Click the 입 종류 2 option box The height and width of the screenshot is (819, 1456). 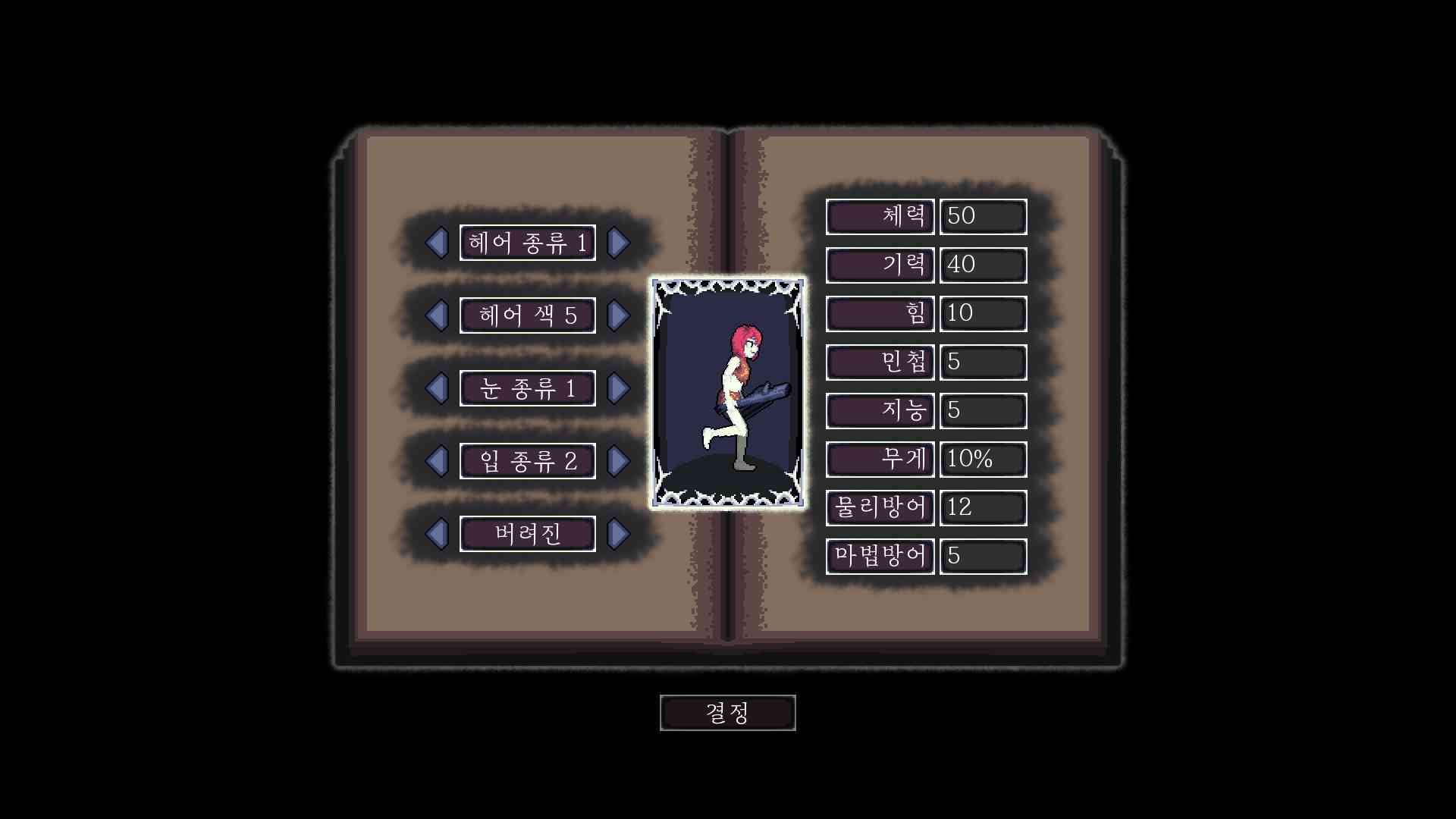point(528,460)
